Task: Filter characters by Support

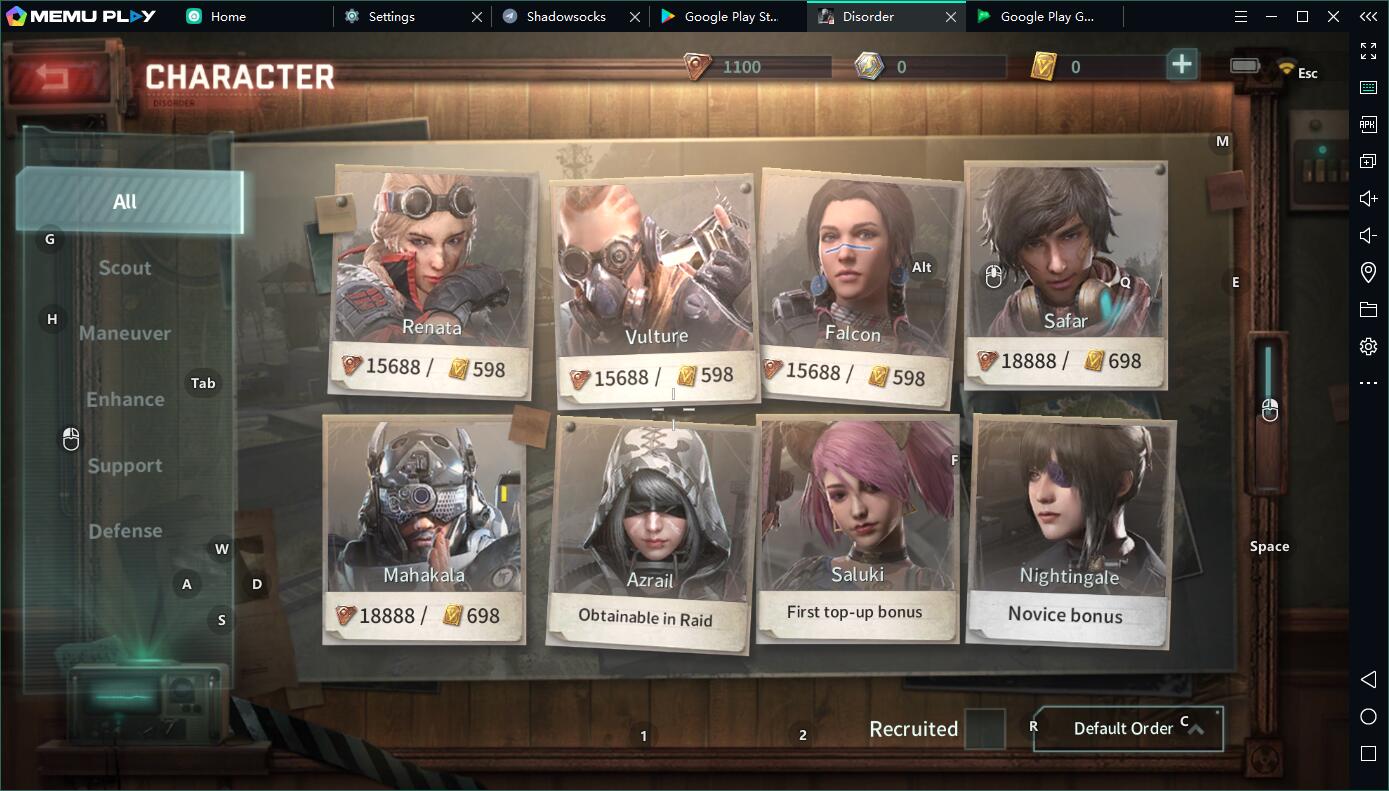Action: click(x=125, y=465)
